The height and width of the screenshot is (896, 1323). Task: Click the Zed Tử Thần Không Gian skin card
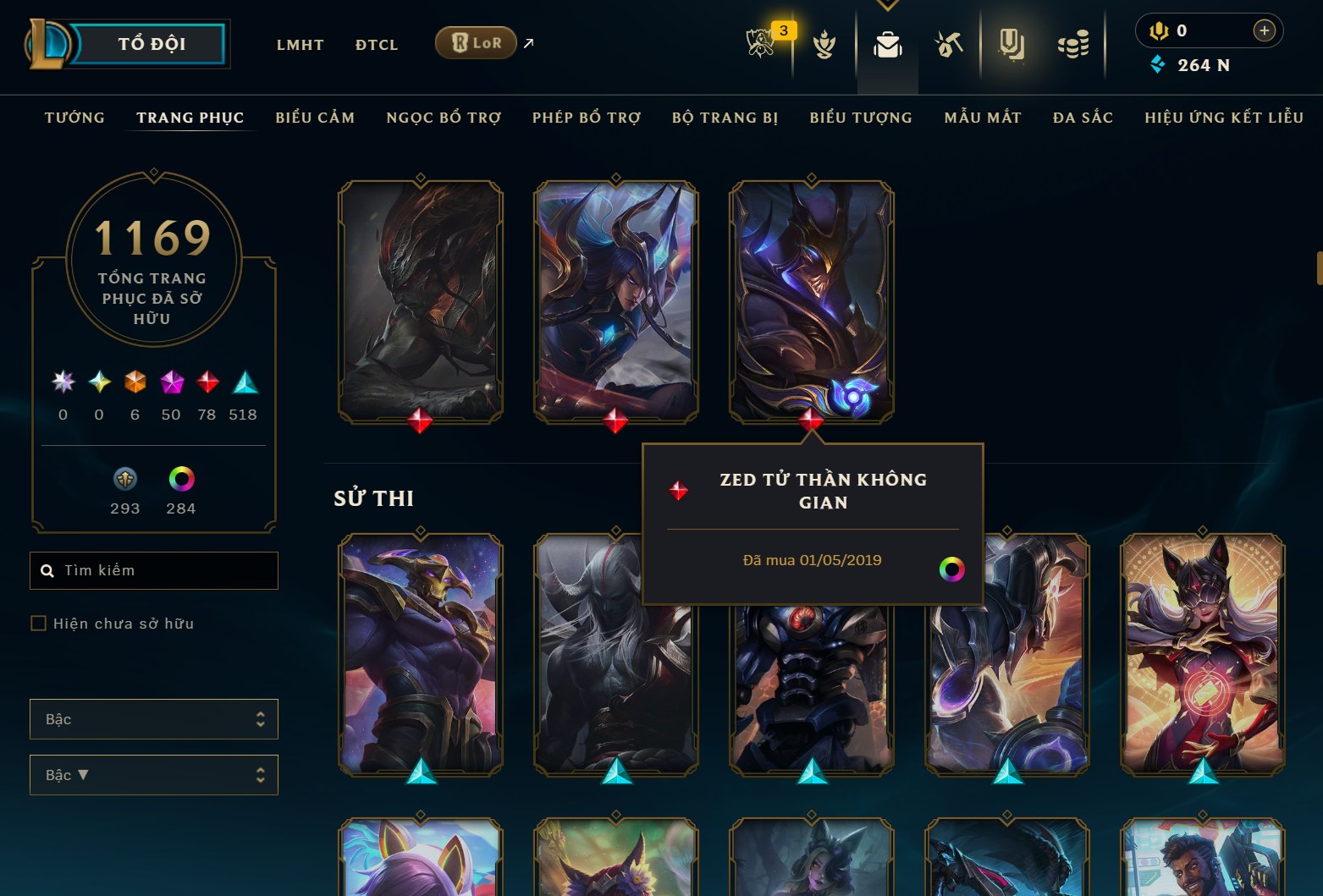click(810, 300)
